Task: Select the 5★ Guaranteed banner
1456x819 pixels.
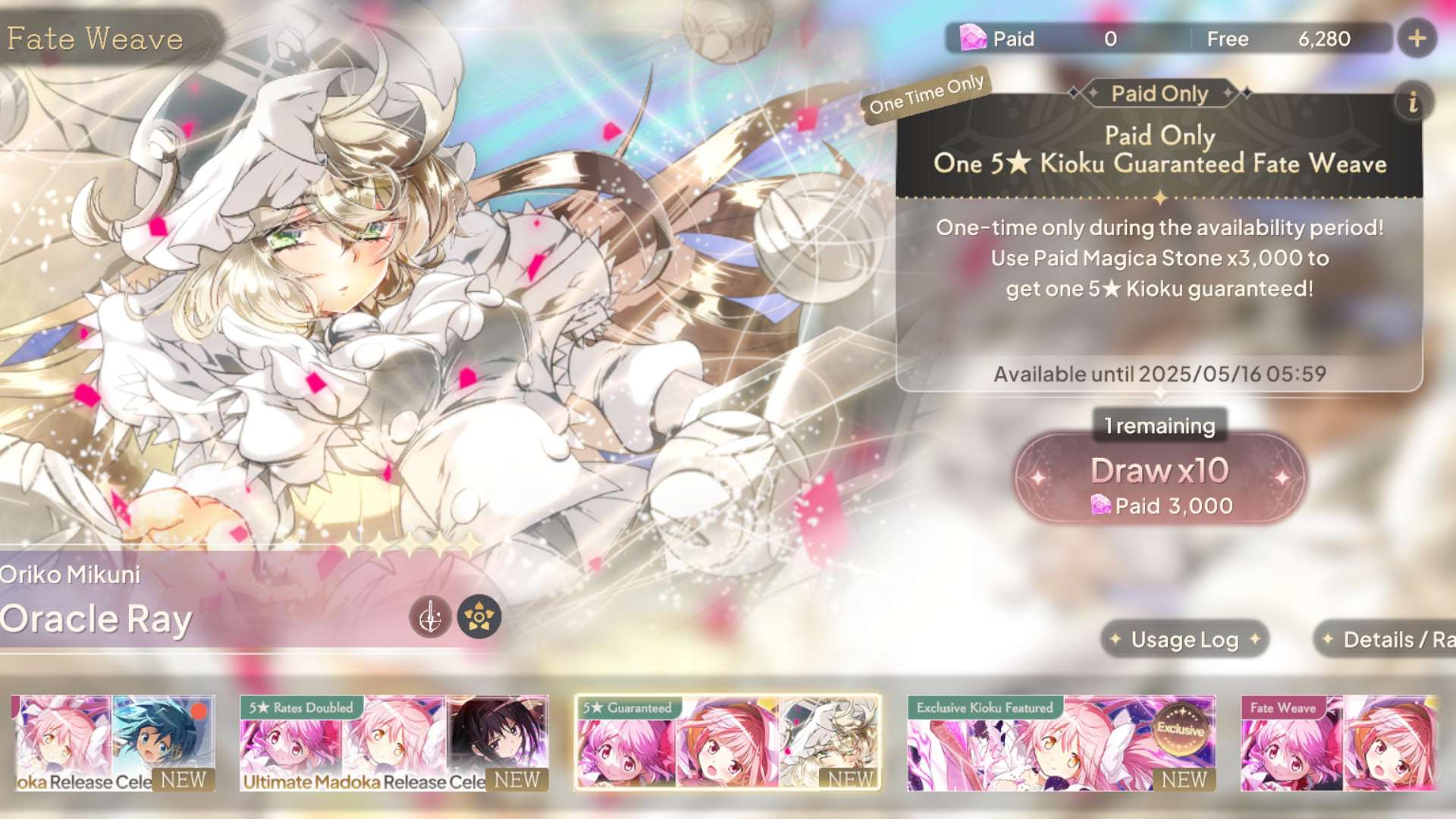Action: 727,743
